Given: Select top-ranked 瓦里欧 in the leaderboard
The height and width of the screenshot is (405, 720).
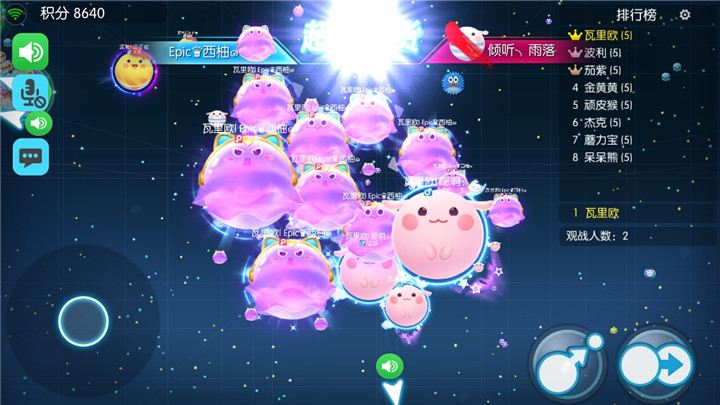Looking at the screenshot, I should 608,36.
